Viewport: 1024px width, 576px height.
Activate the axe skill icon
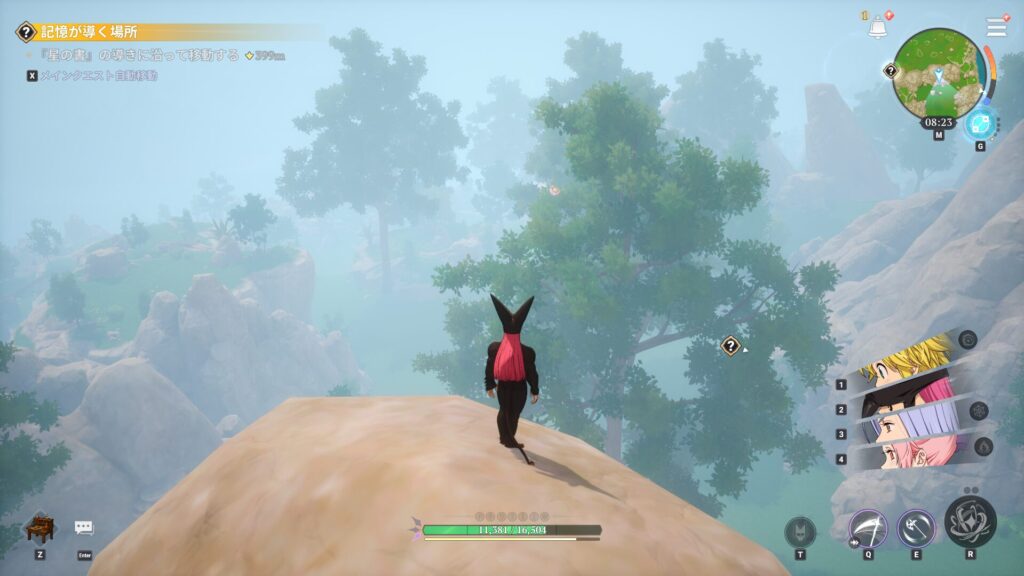click(x=916, y=529)
